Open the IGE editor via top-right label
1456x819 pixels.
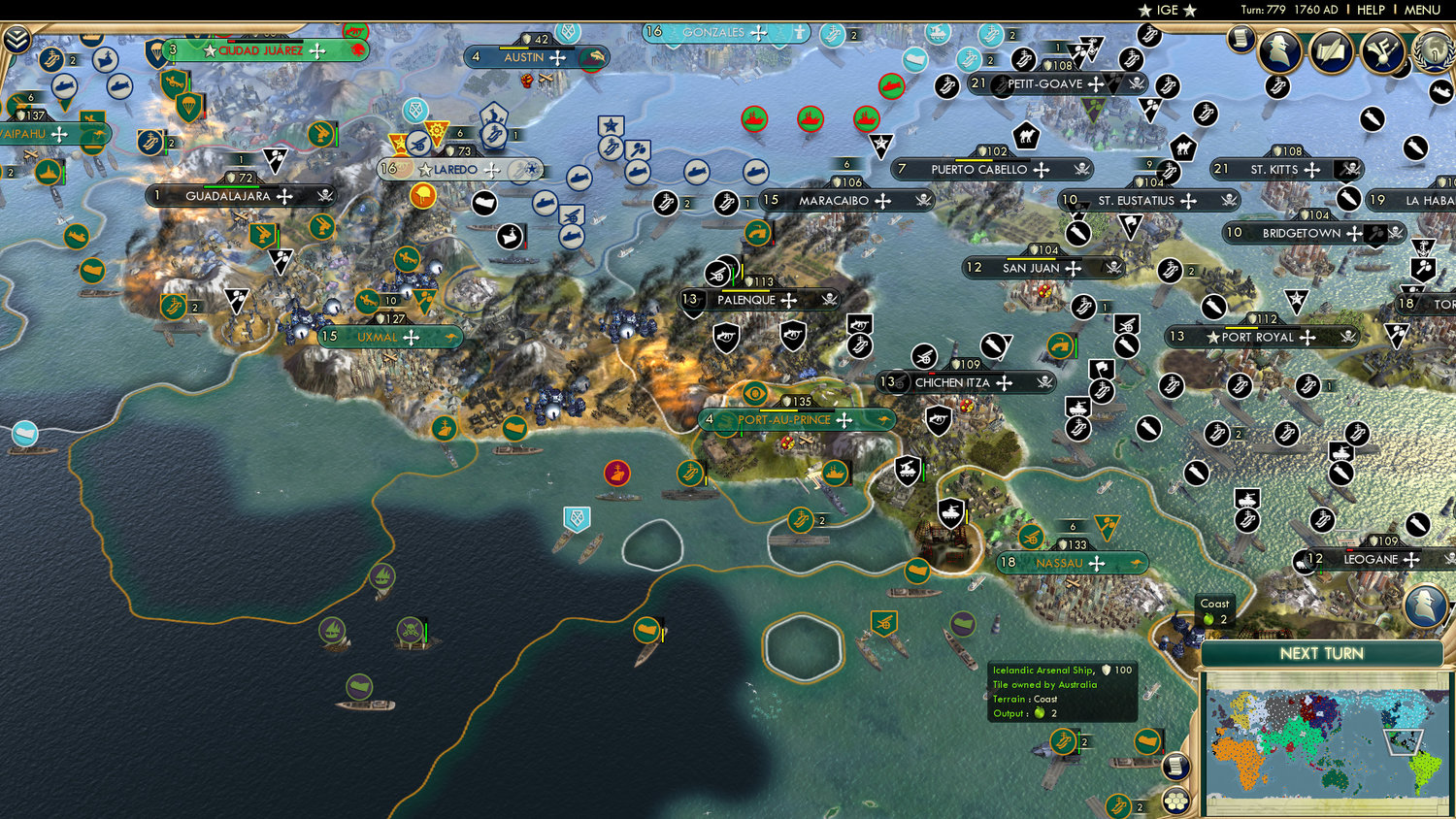1166,10
